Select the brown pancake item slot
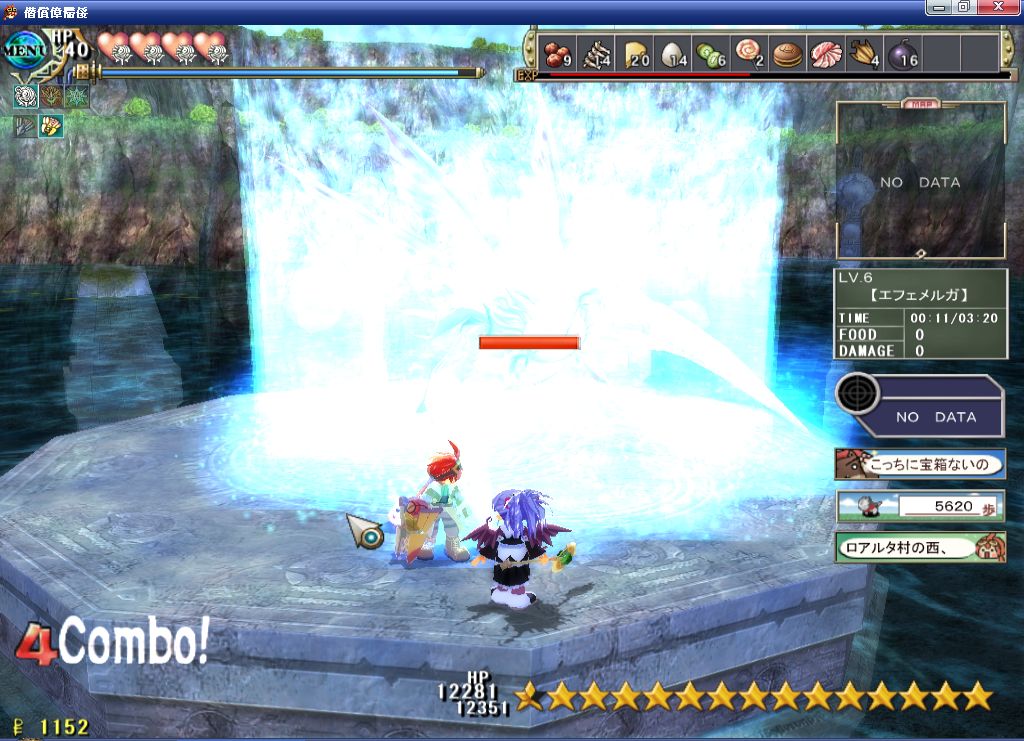 point(788,53)
